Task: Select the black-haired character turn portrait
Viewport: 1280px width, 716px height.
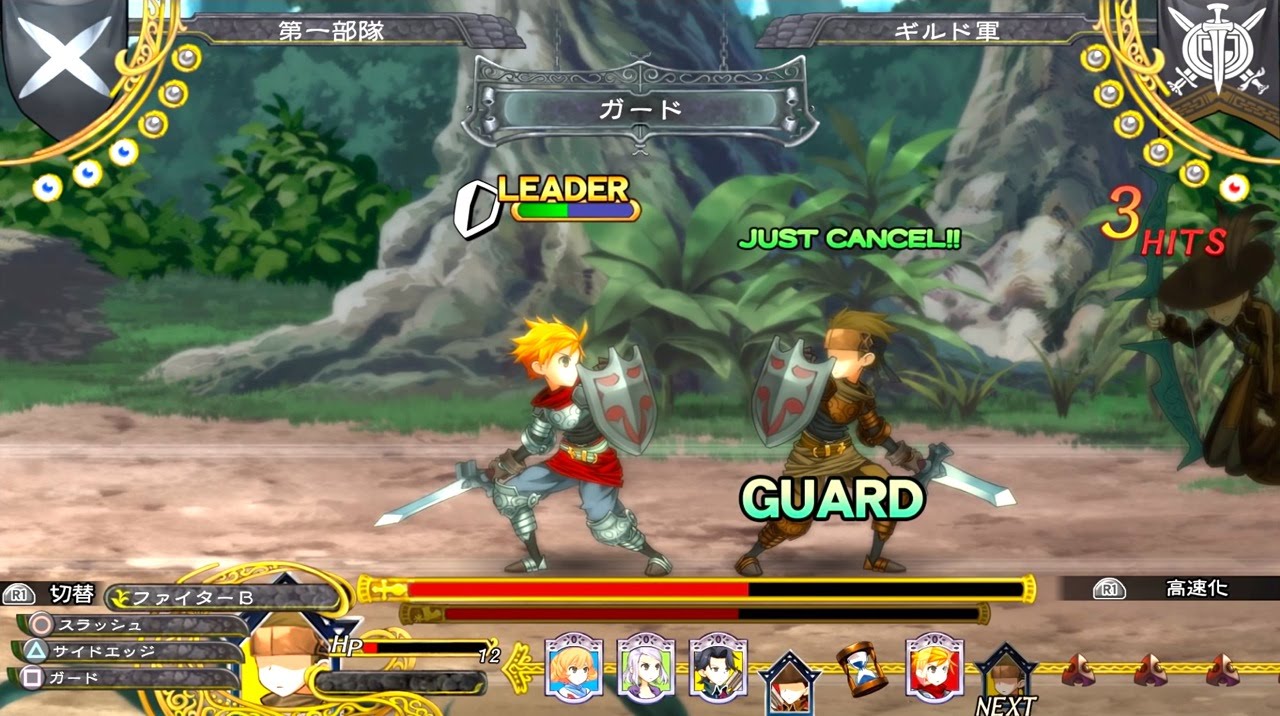Action: [x=718, y=666]
